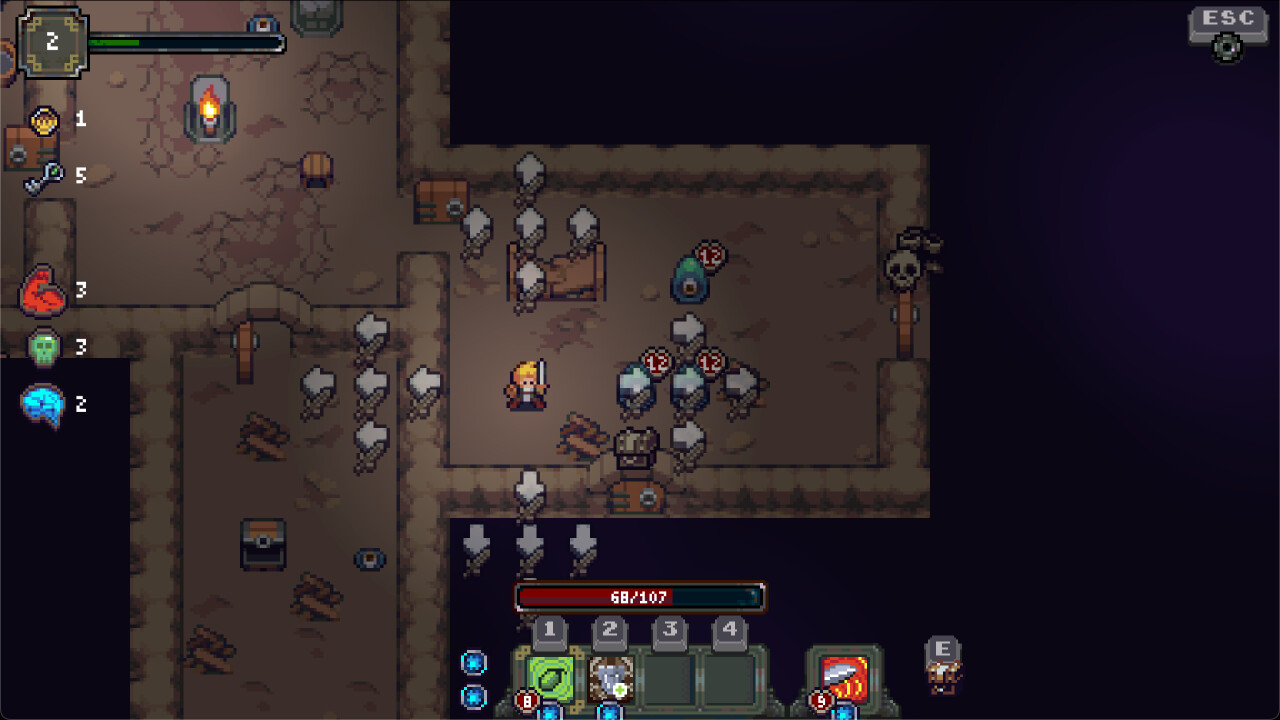The image size is (1280, 720).
Task: Click the red health bar showing 68/107
Action: point(639,596)
